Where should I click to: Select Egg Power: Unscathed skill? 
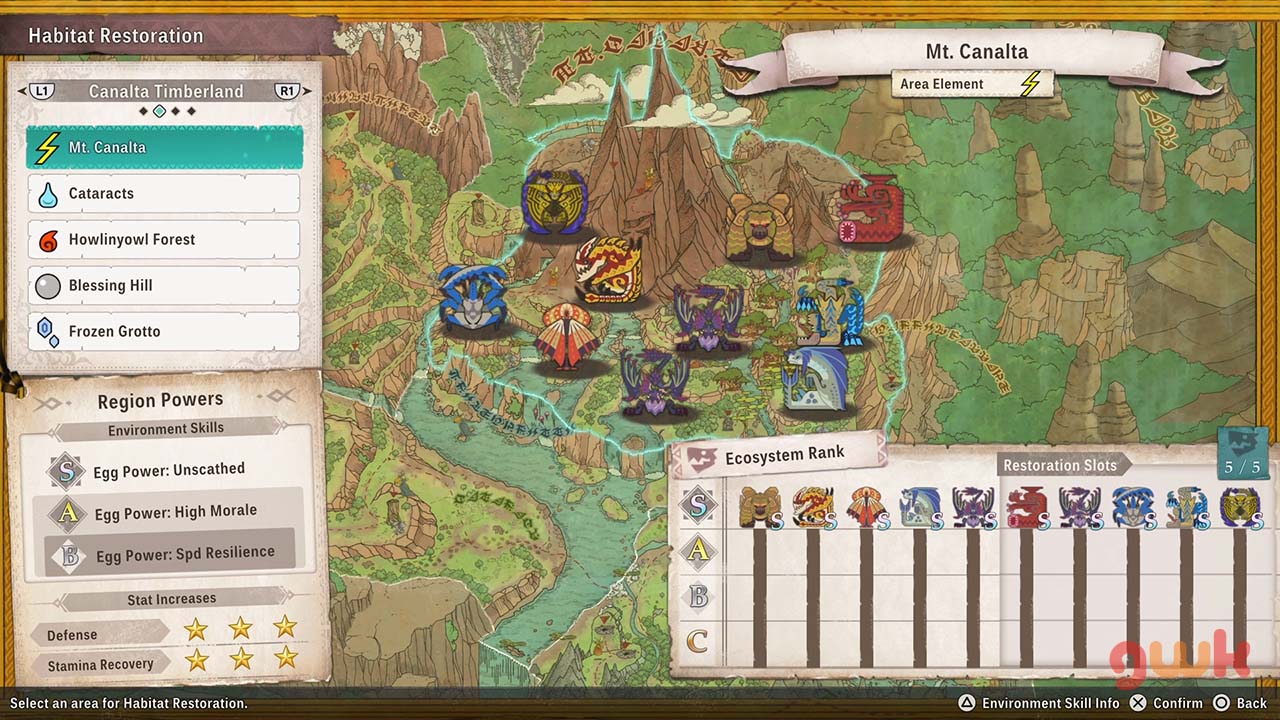point(168,469)
